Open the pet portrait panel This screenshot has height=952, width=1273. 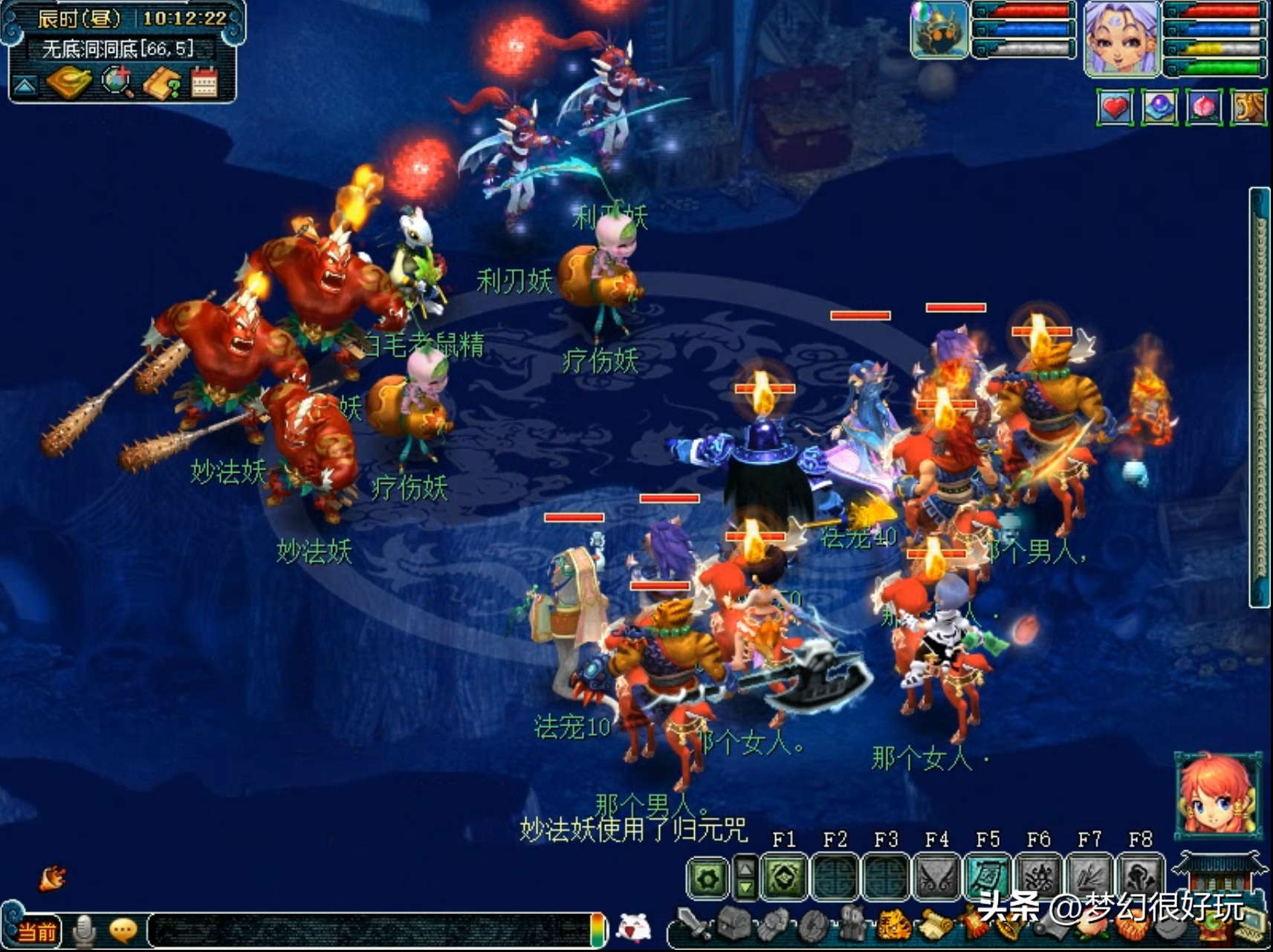pyautogui.click(x=939, y=30)
